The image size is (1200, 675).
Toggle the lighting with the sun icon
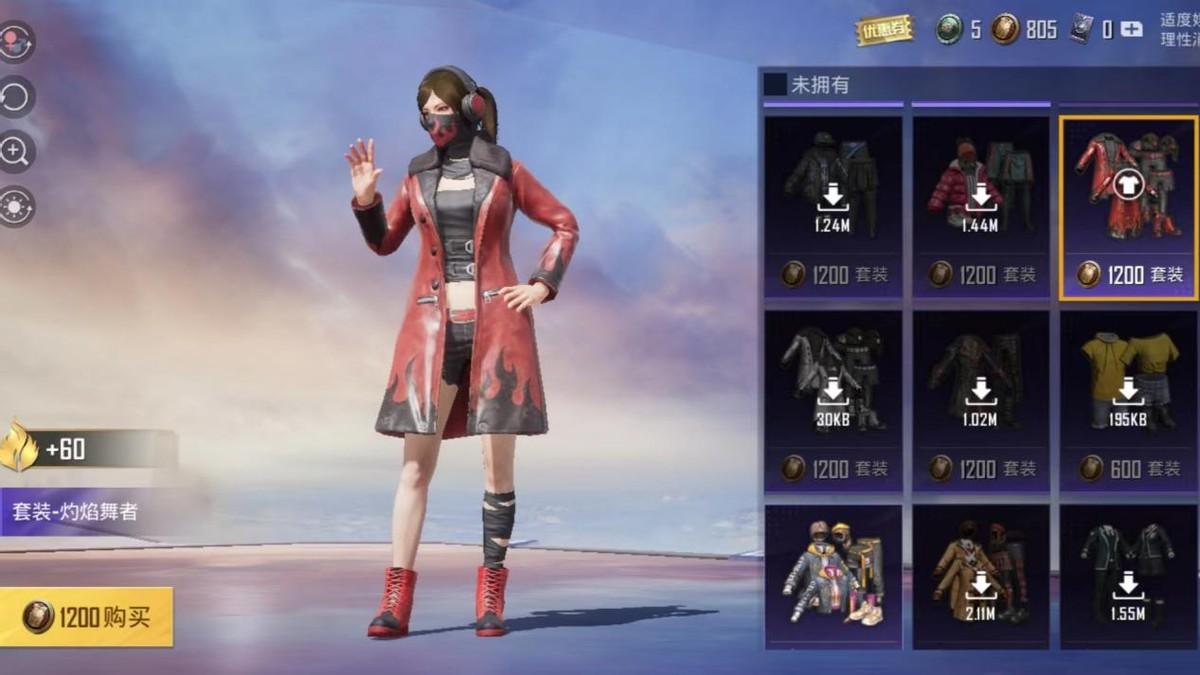click(17, 207)
